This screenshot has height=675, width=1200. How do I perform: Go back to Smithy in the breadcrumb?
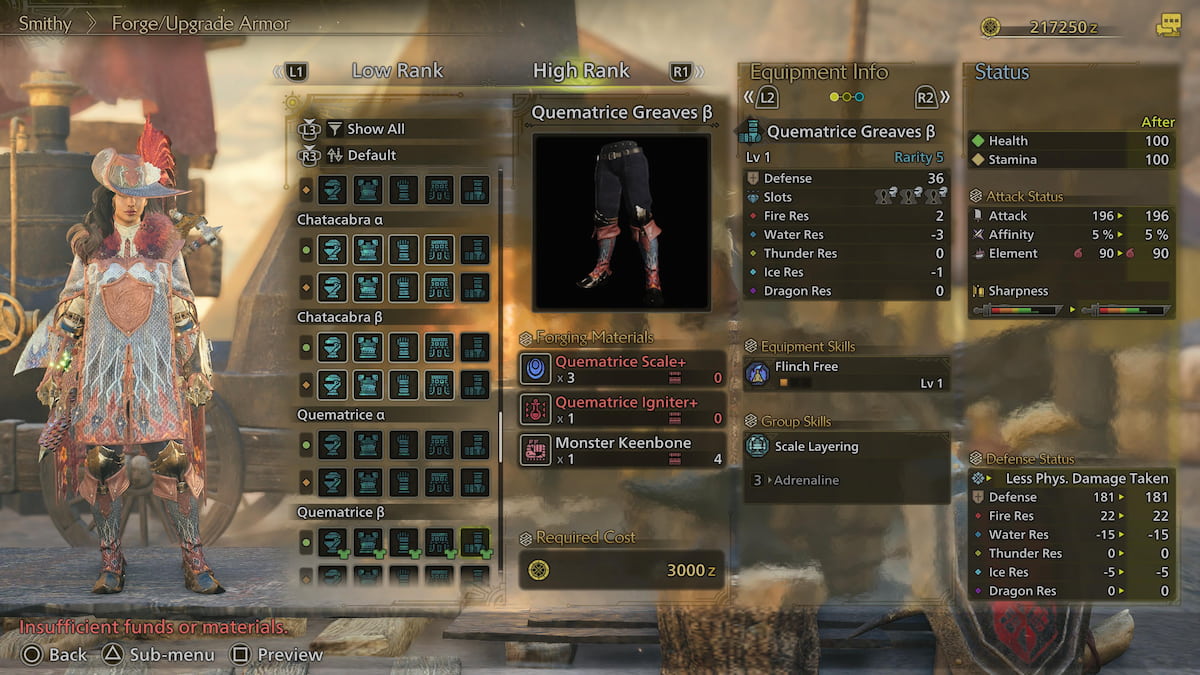coord(45,23)
